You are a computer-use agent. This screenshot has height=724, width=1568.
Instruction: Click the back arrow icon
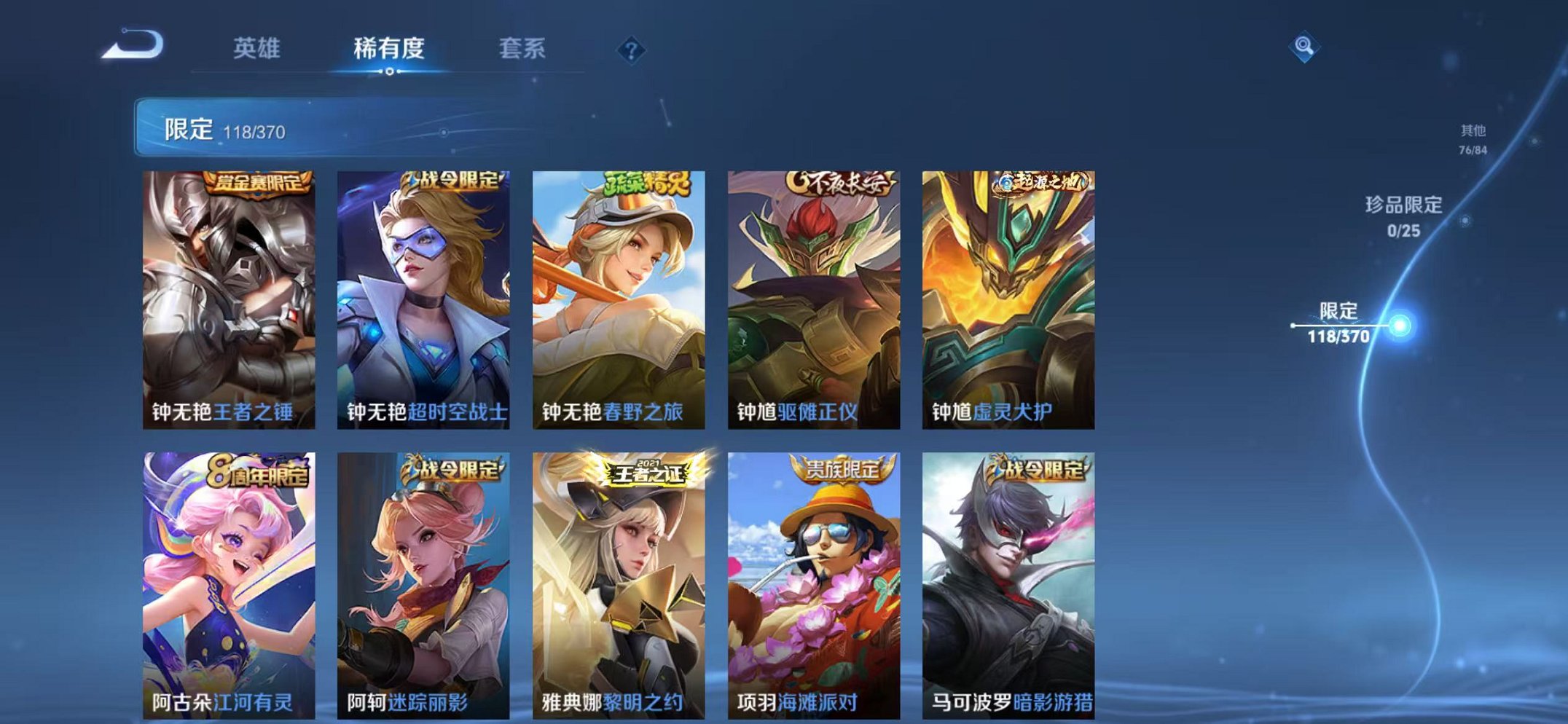click(131, 45)
